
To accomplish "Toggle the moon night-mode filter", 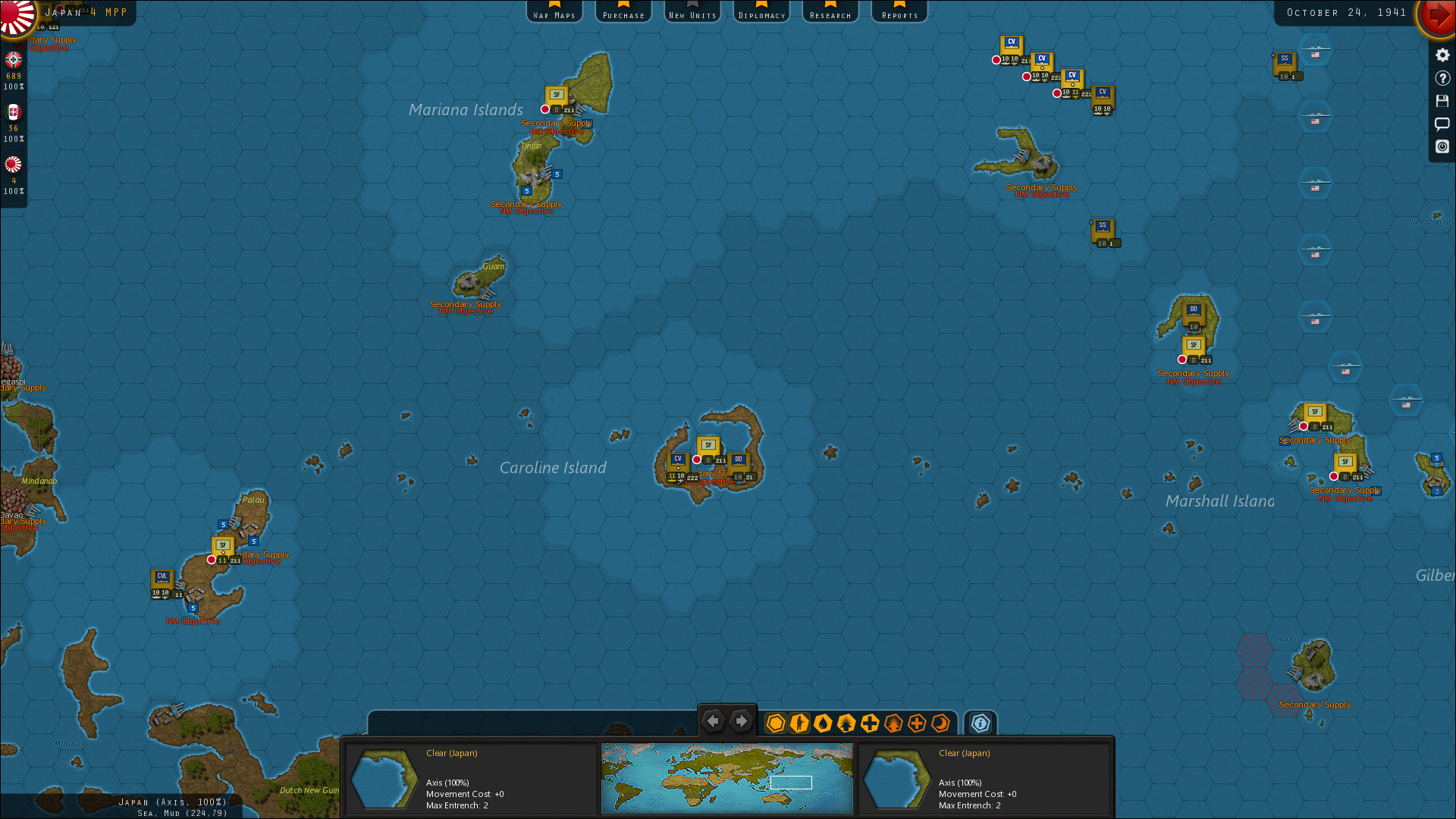I will pyautogui.click(x=940, y=723).
